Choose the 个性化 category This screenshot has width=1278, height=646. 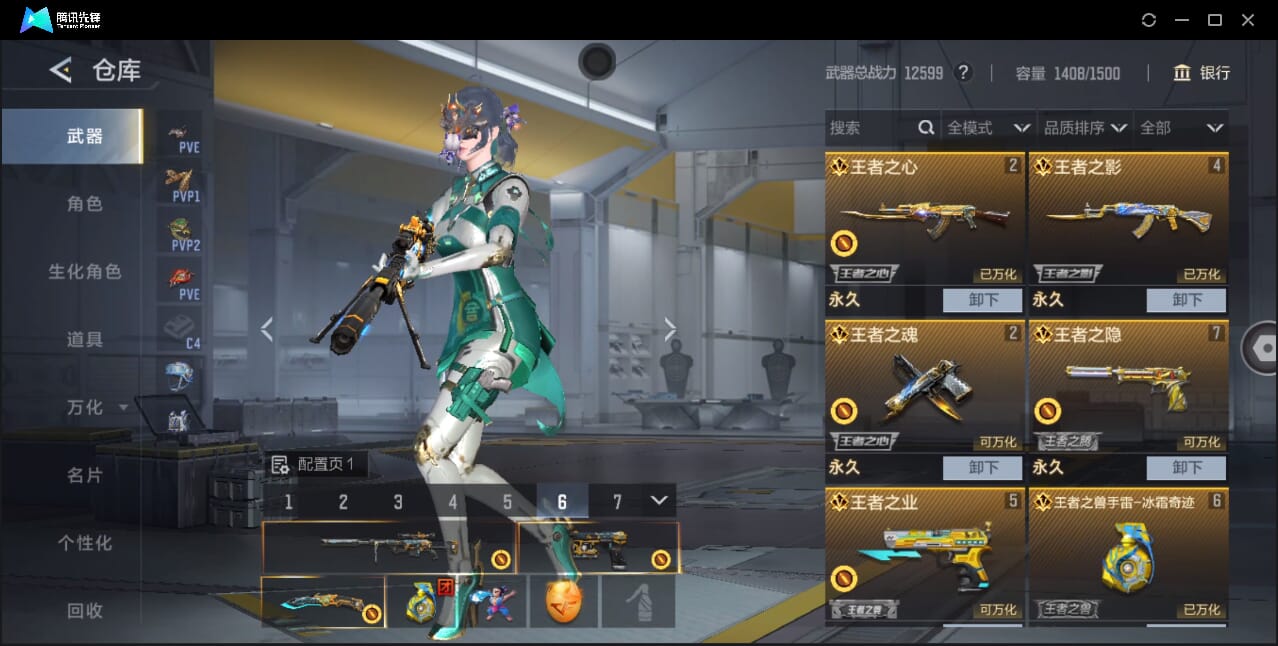(x=84, y=543)
